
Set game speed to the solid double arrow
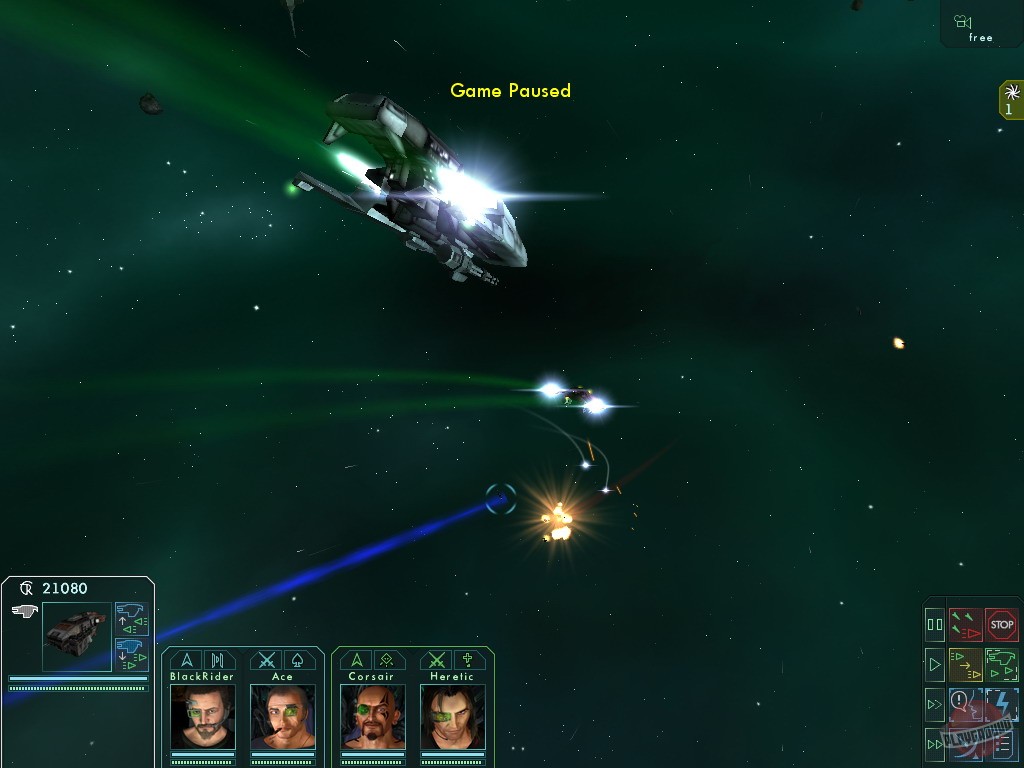click(x=935, y=743)
